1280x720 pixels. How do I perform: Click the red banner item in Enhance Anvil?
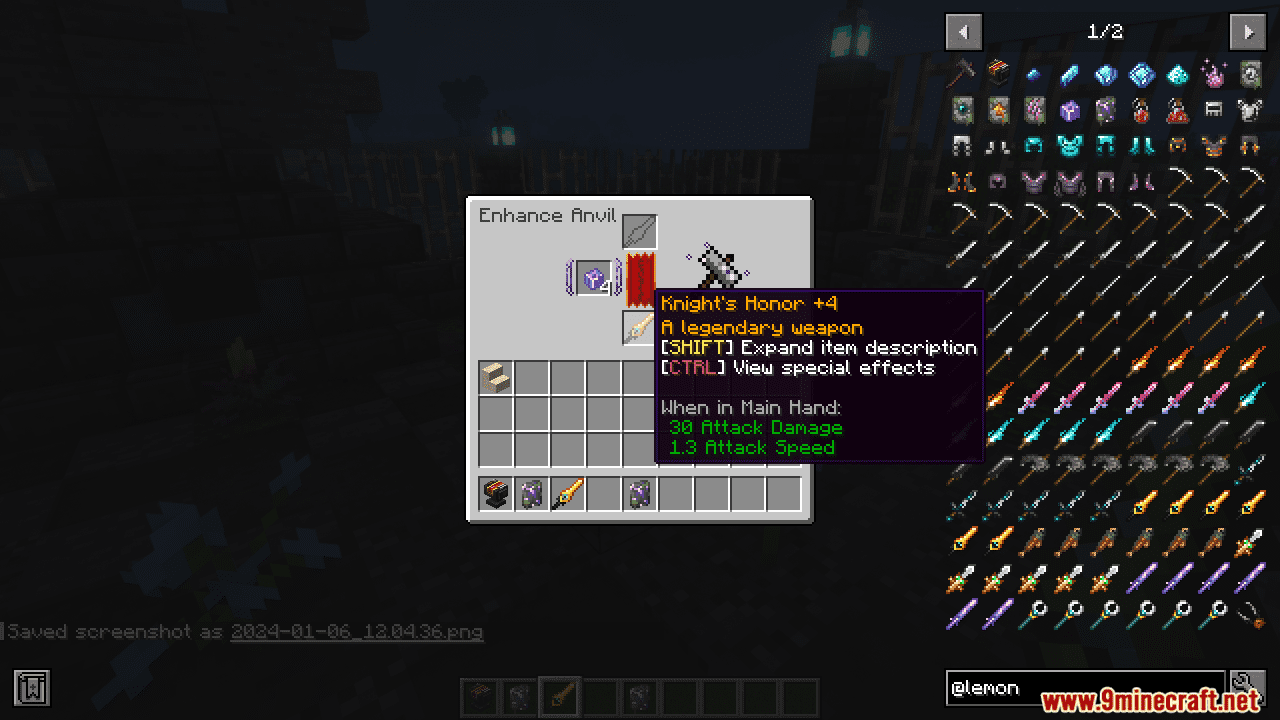tap(641, 278)
